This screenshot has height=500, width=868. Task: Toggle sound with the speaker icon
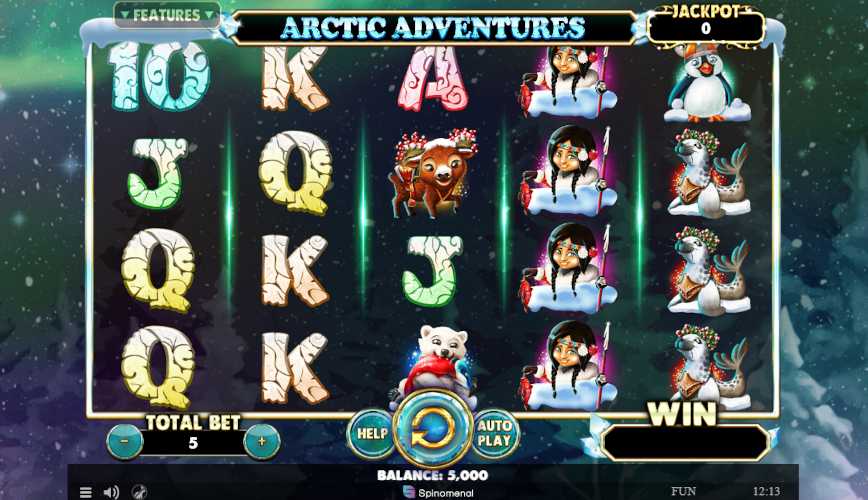[111, 492]
